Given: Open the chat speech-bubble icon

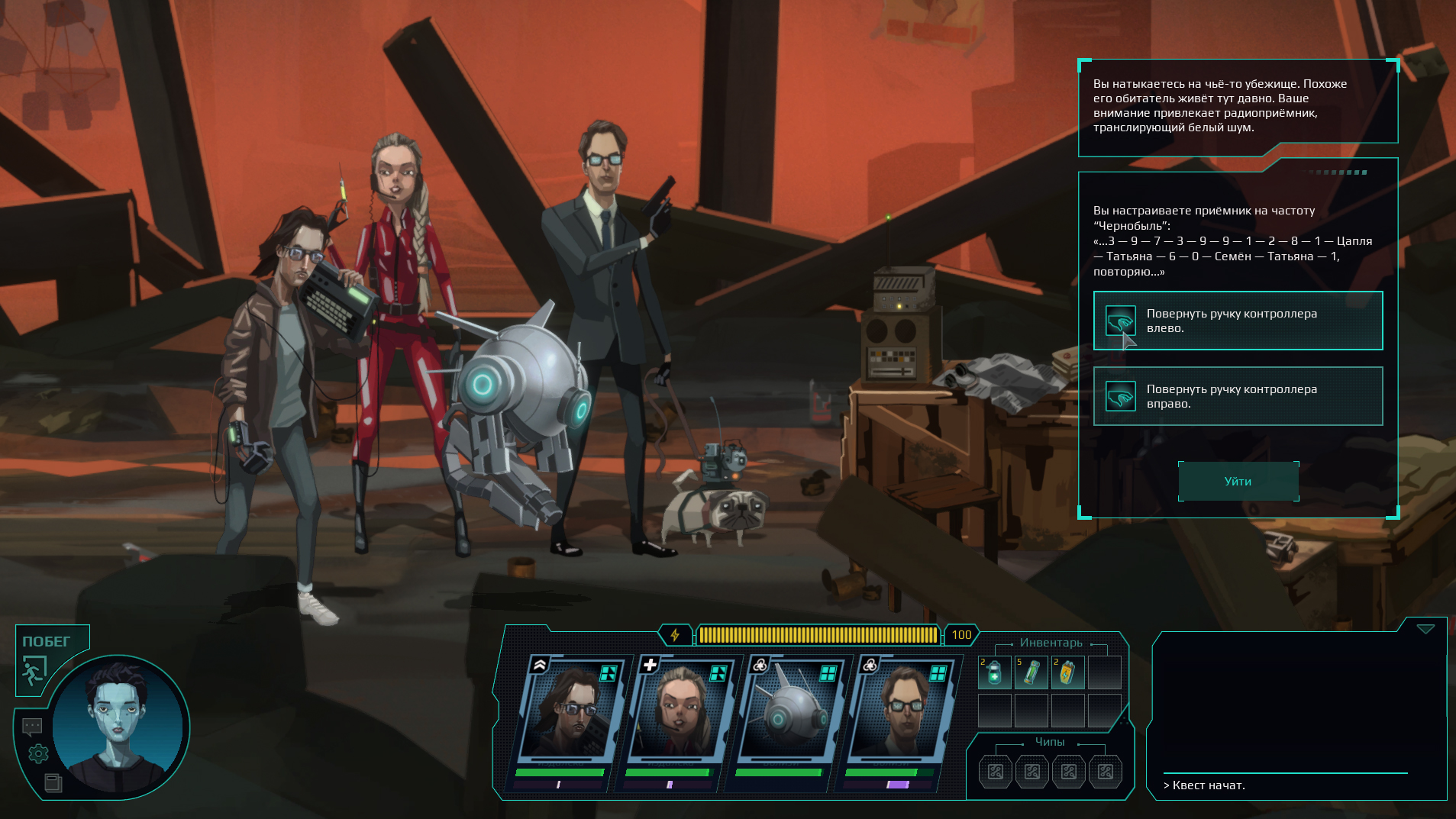Looking at the screenshot, I should point(32,726).
